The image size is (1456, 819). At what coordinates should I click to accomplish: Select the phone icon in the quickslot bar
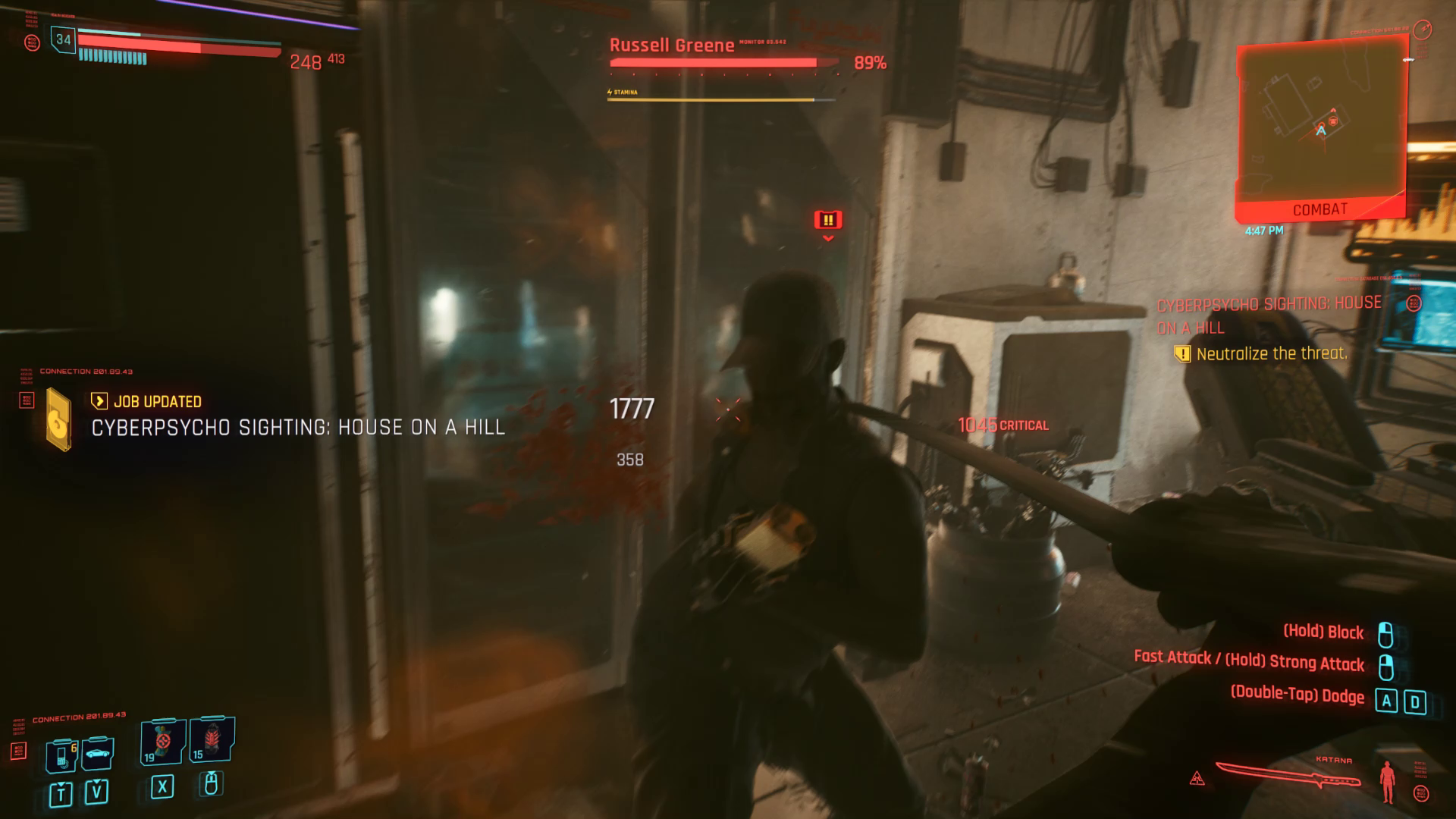[60, 756]
